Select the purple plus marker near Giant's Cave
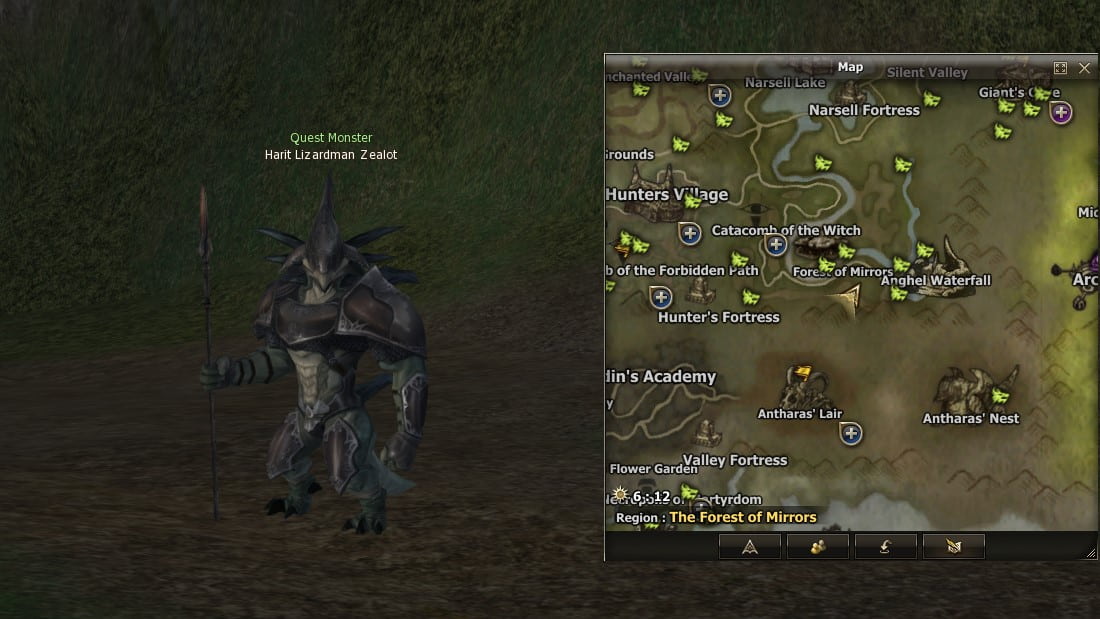This screenshot has height=619, width=1100. [1061, 112]
